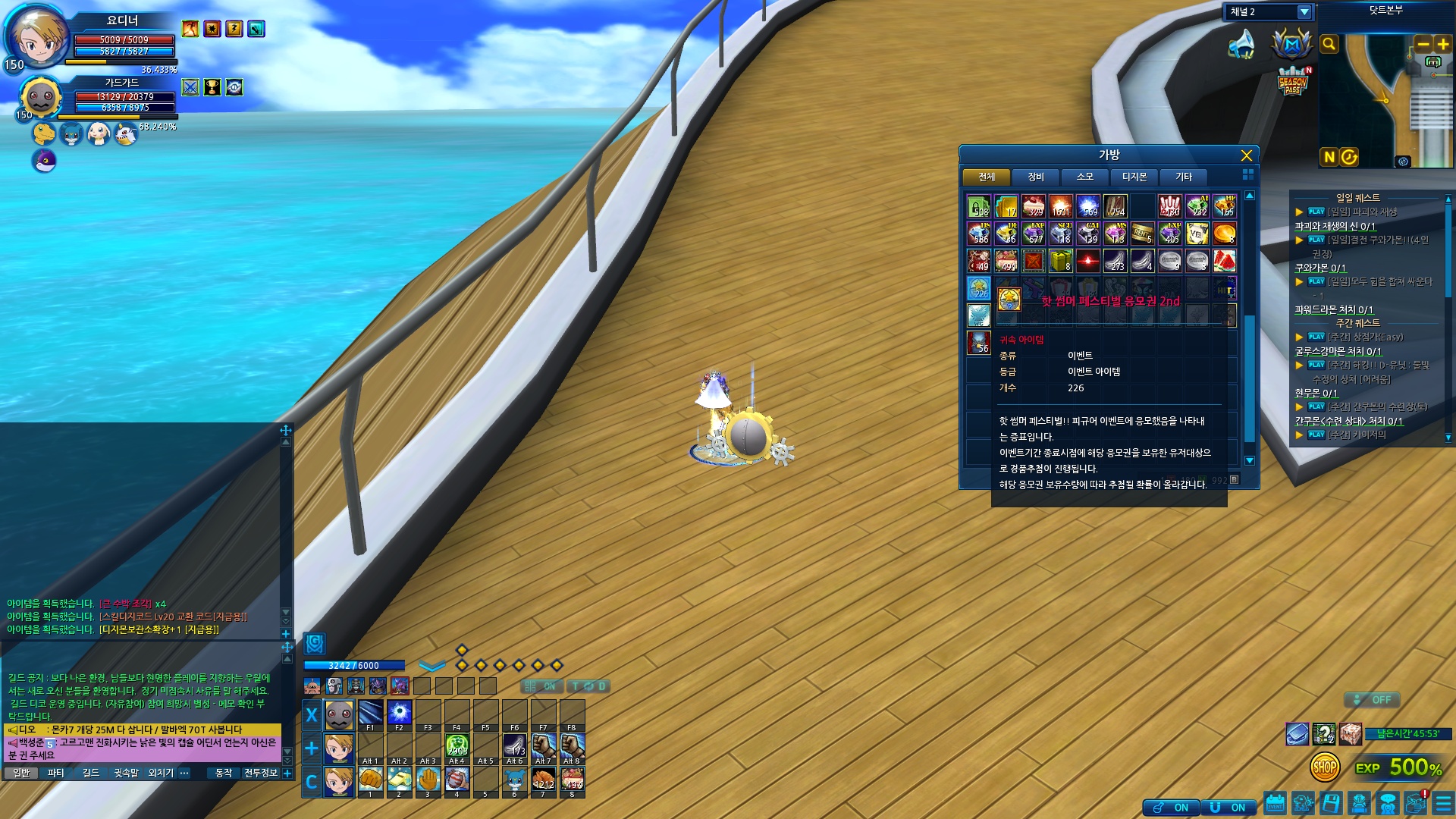1456x819 pixels.
Task: Select the 길드 chat tab
Action: pyautogui.click(x=91, y=773)
